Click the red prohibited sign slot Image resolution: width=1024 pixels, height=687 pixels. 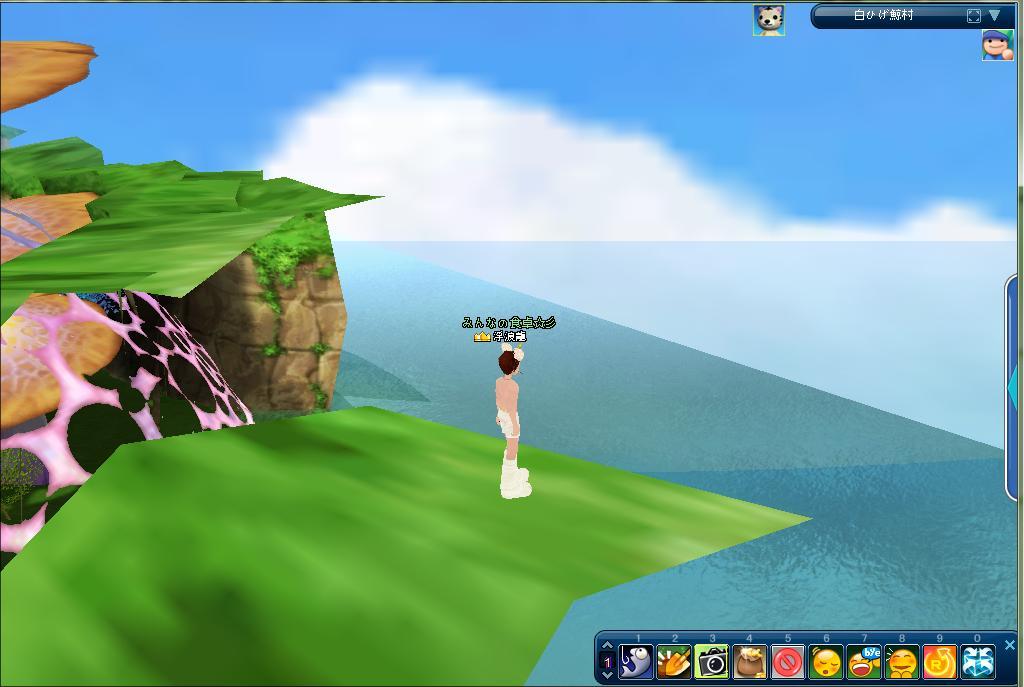[x=788, y=662]
